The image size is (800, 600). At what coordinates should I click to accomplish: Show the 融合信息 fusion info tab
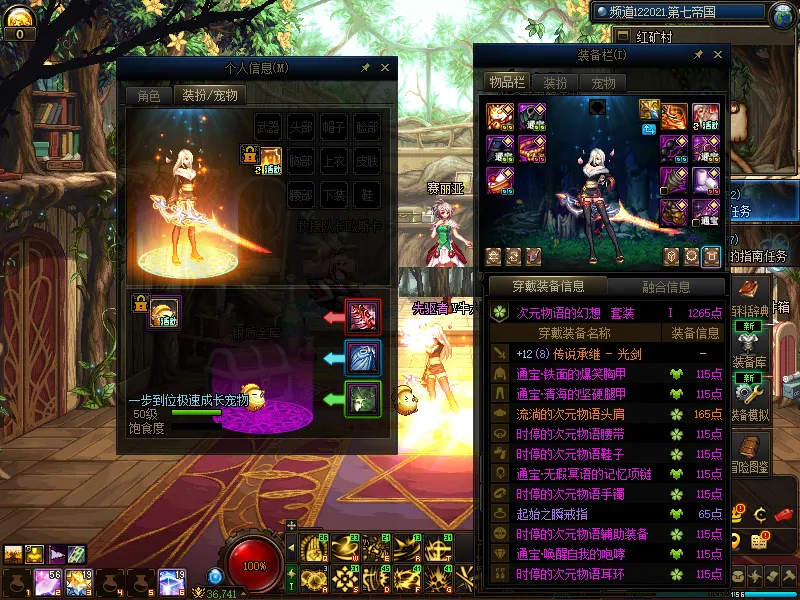point(665,287)
